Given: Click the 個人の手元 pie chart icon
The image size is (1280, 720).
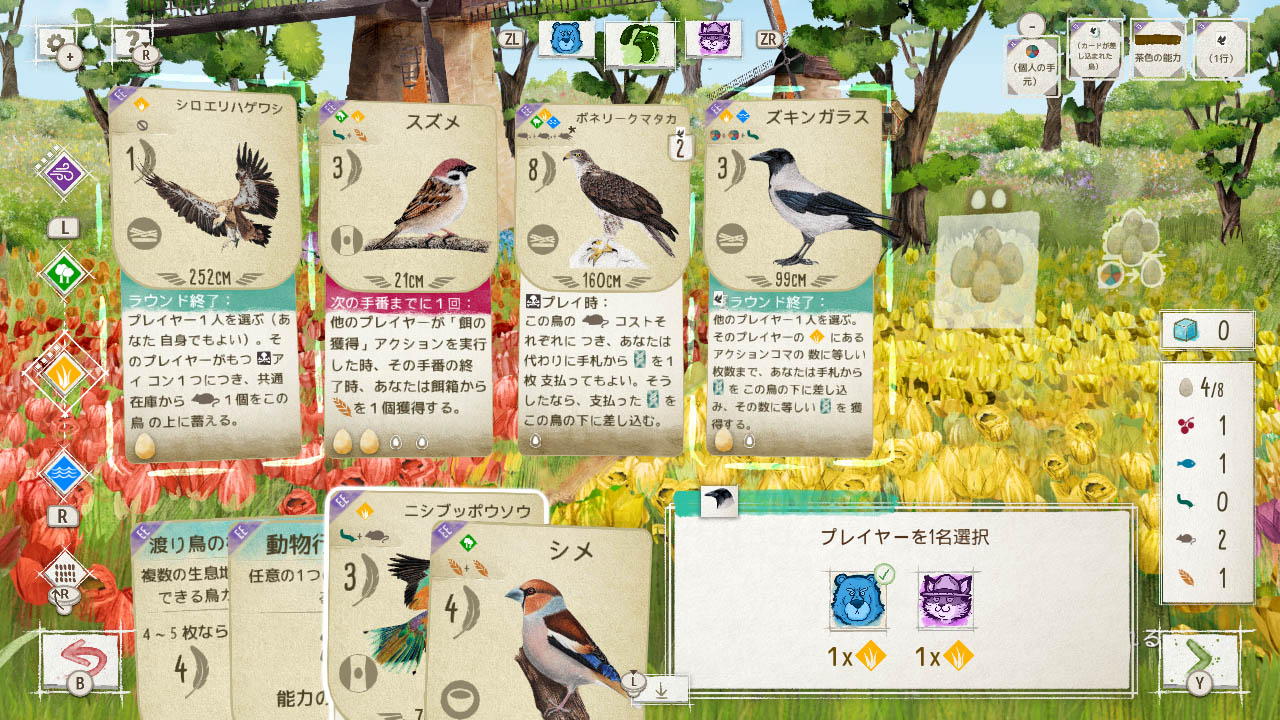Looking at the screenshot, I should coord(1032,50).
